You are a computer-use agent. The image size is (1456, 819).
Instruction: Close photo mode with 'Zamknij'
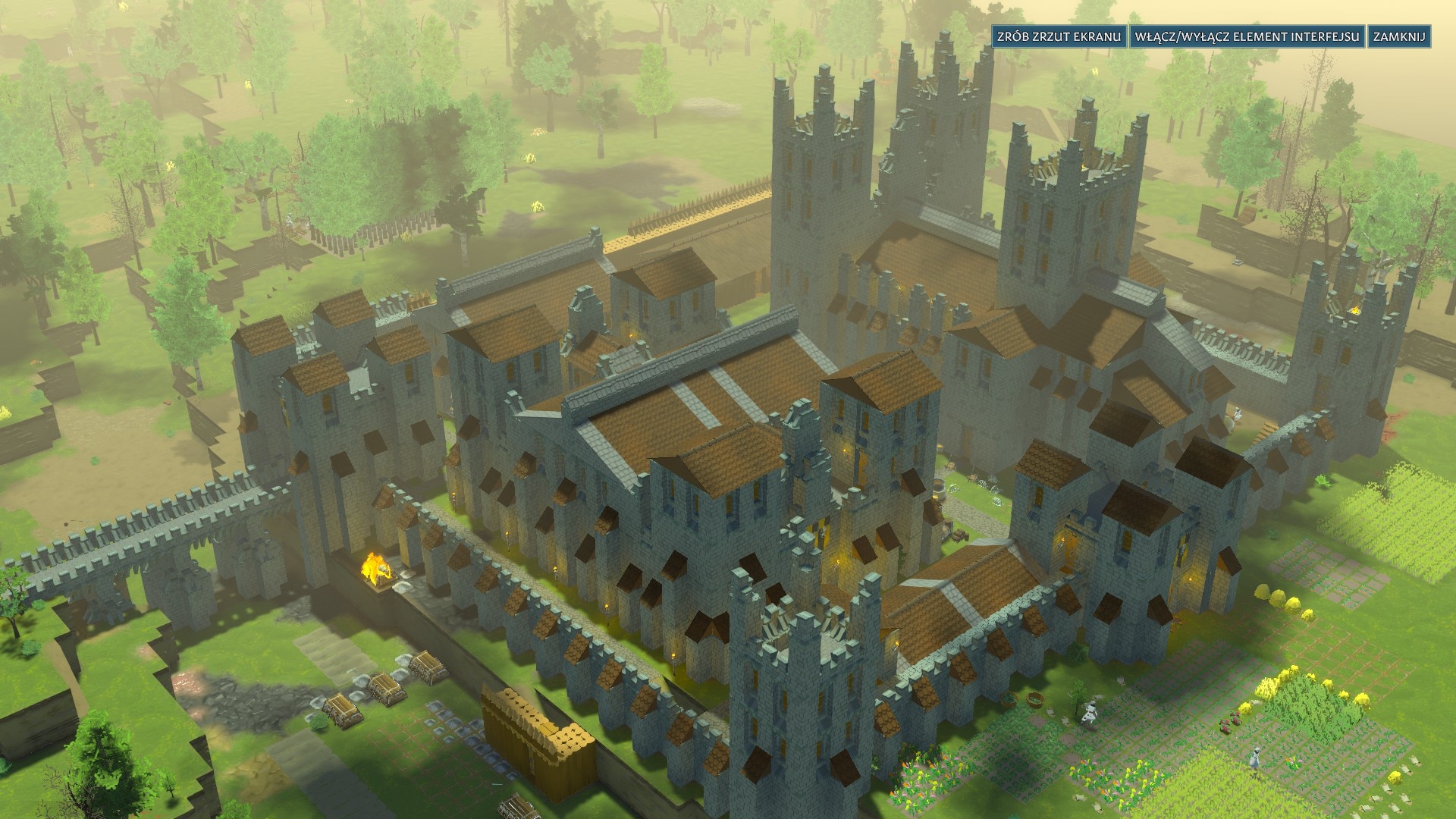[x=1399, y=37]
